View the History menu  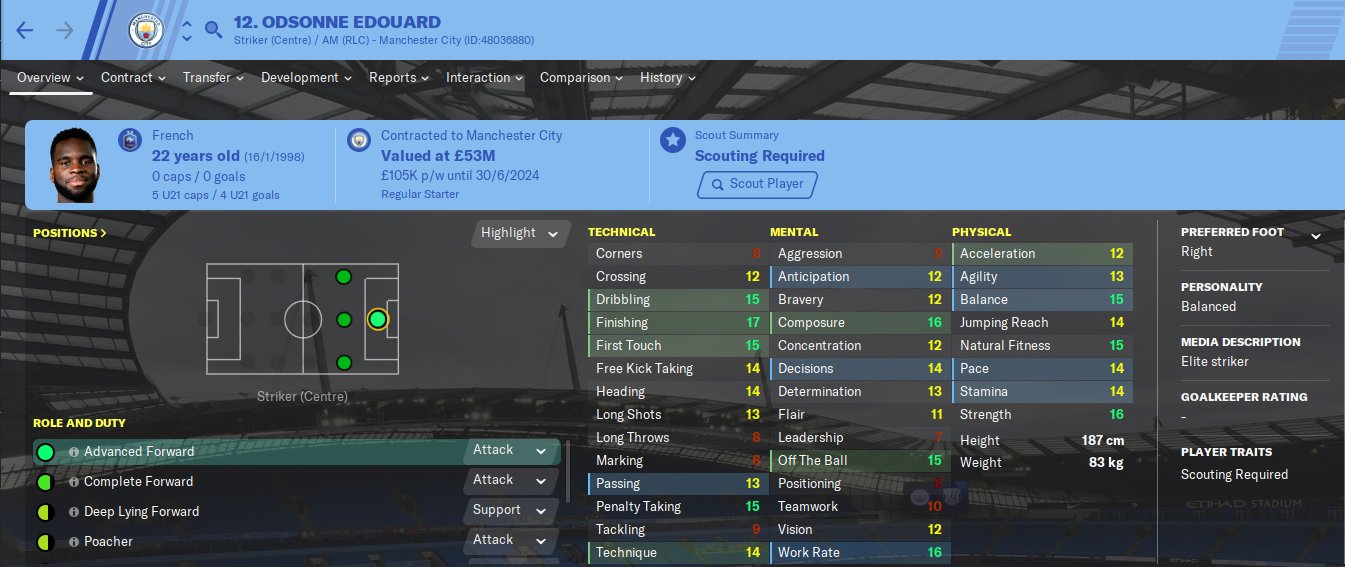pos(667,77)
